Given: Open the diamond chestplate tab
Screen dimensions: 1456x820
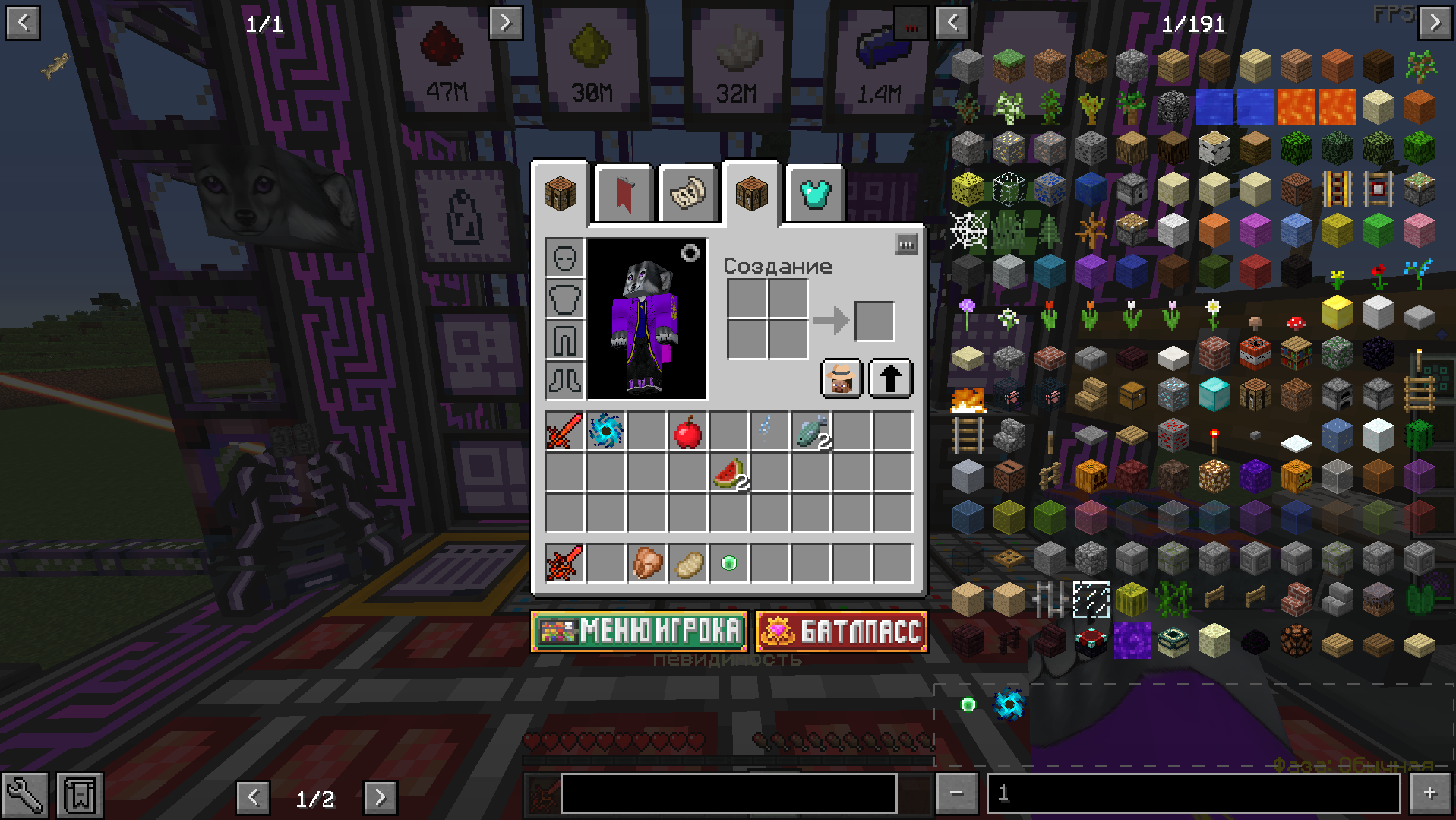Looking at the screenshot, I should pyautogui.click(x=815, y=195).
